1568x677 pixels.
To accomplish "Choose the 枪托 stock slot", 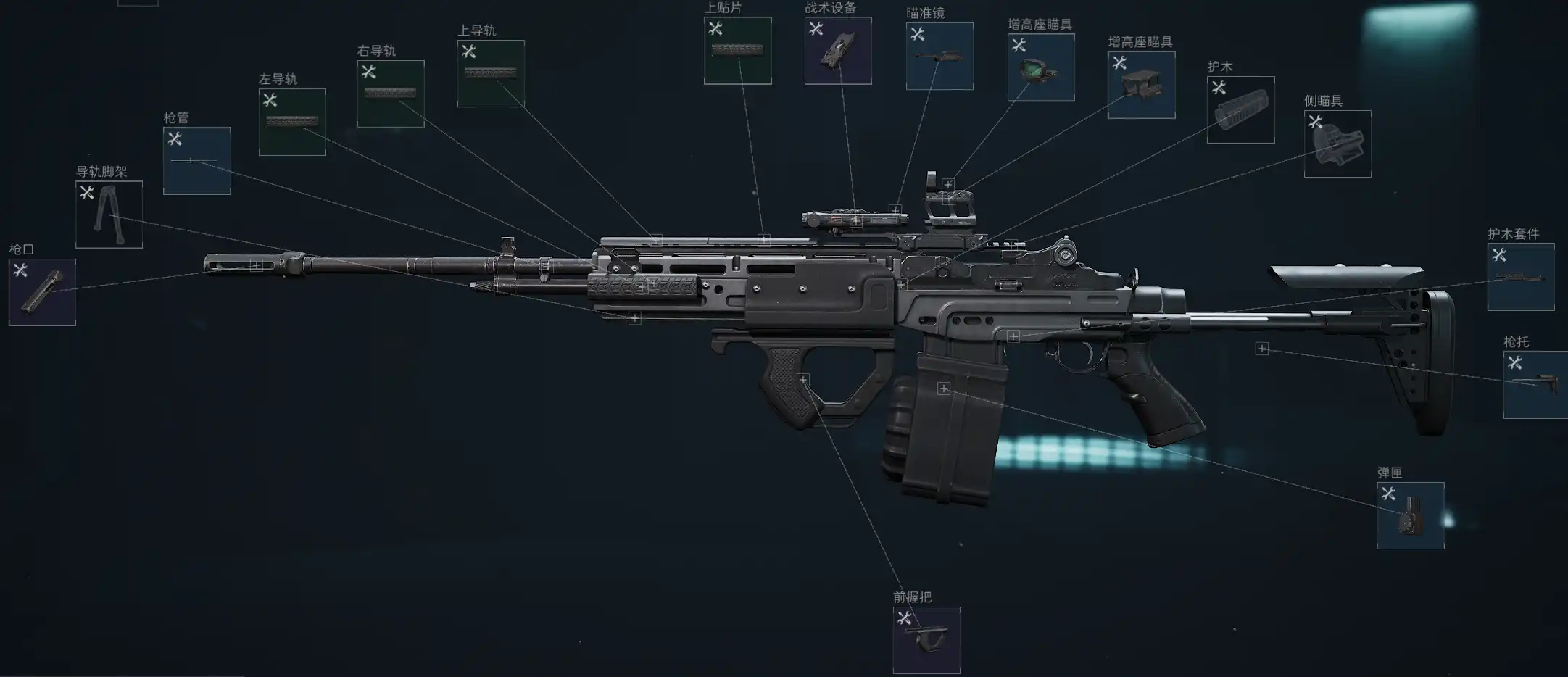I will [1535, 385].
